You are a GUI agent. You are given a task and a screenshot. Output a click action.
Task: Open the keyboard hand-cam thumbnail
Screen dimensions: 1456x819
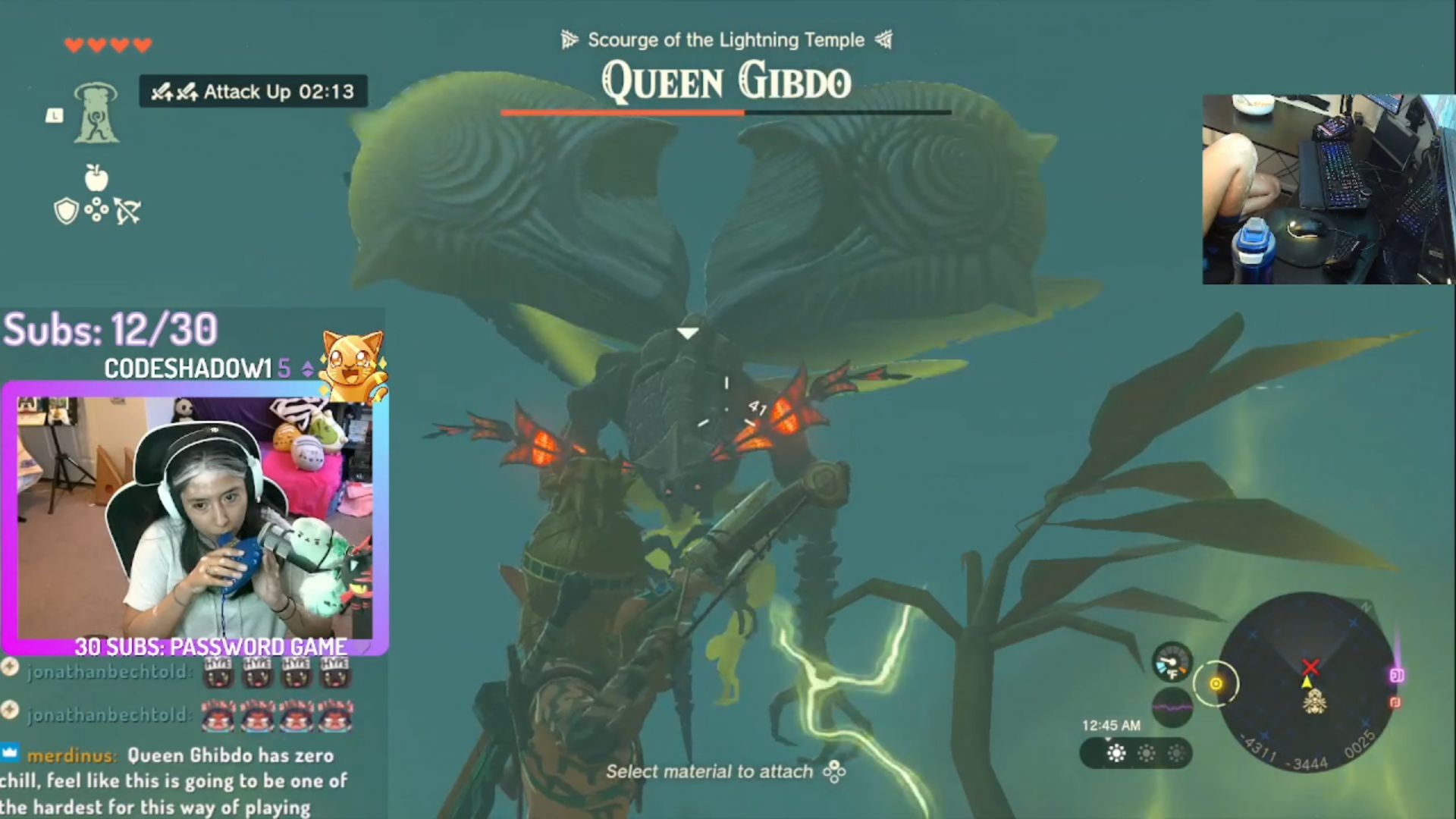point(1328,189)
